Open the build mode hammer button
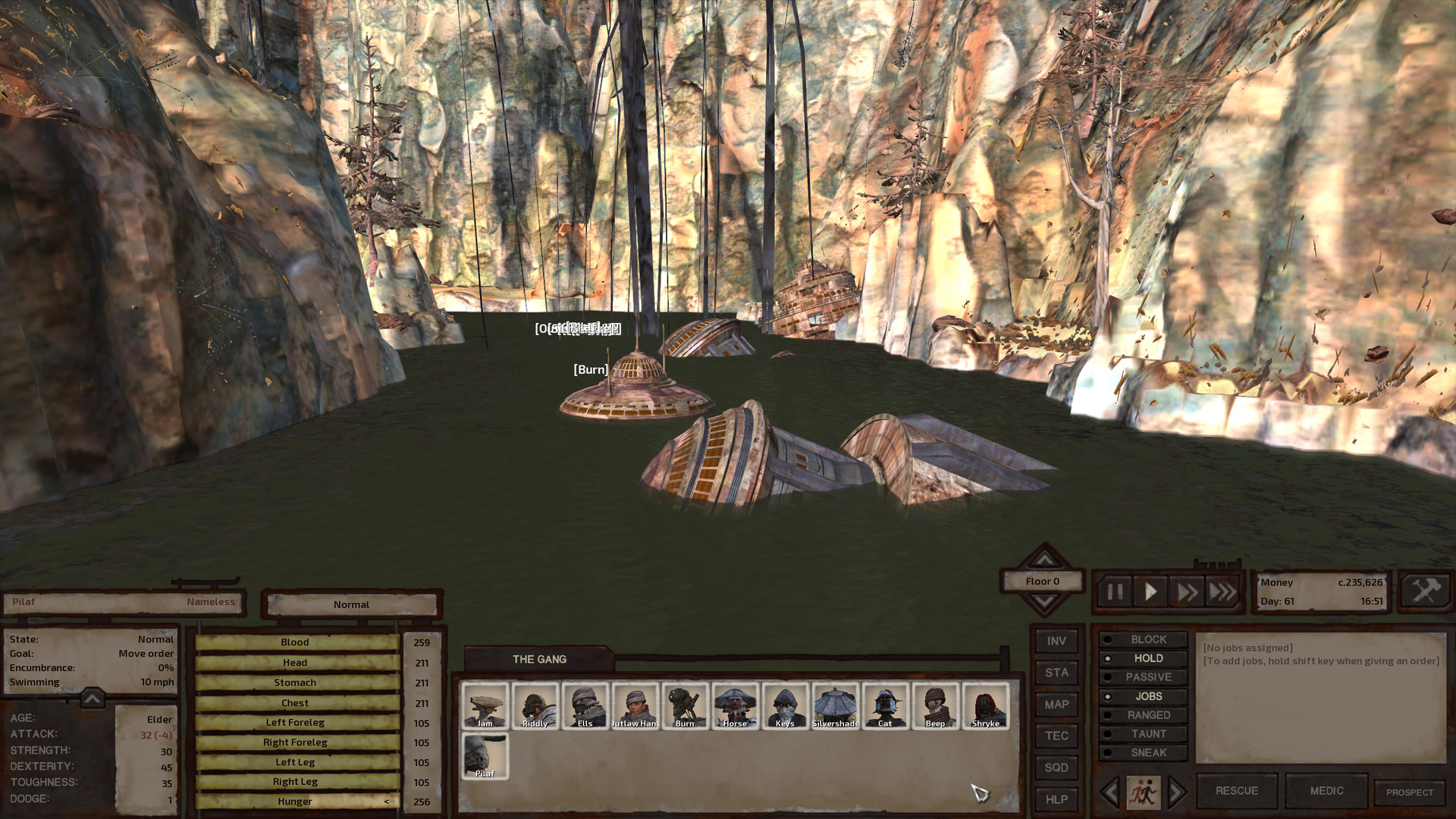This screenshot has width=1456, height=819. tap(1425, 590)
